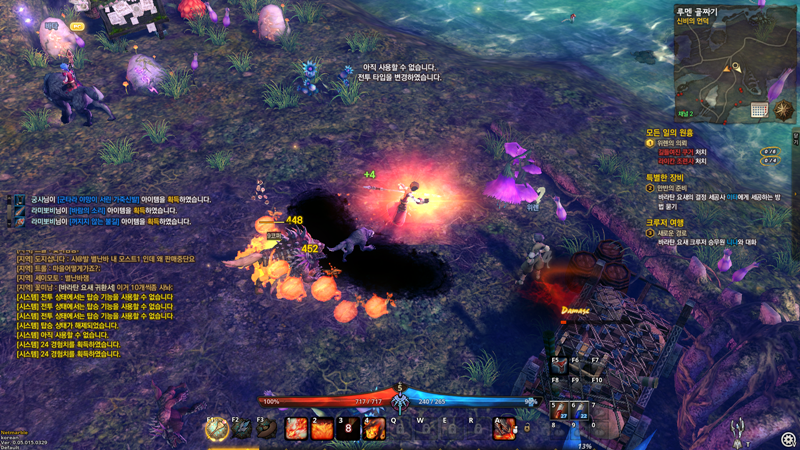Screen dimensions: 800x450
Task: Activate the F1 glowing orb skill
Action: coord(217,429)
